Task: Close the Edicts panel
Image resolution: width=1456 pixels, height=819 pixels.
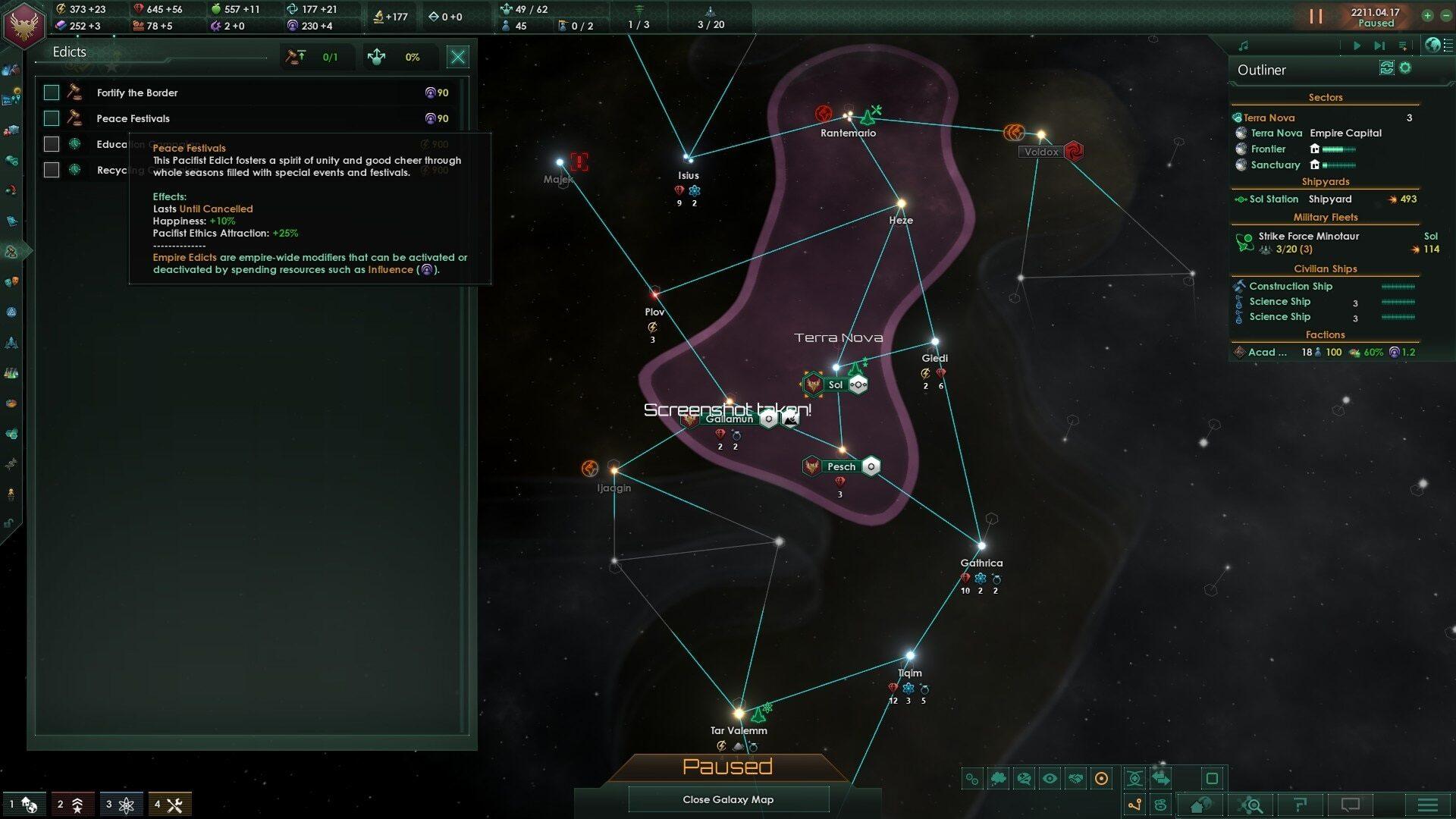Action: click(457, 57)
